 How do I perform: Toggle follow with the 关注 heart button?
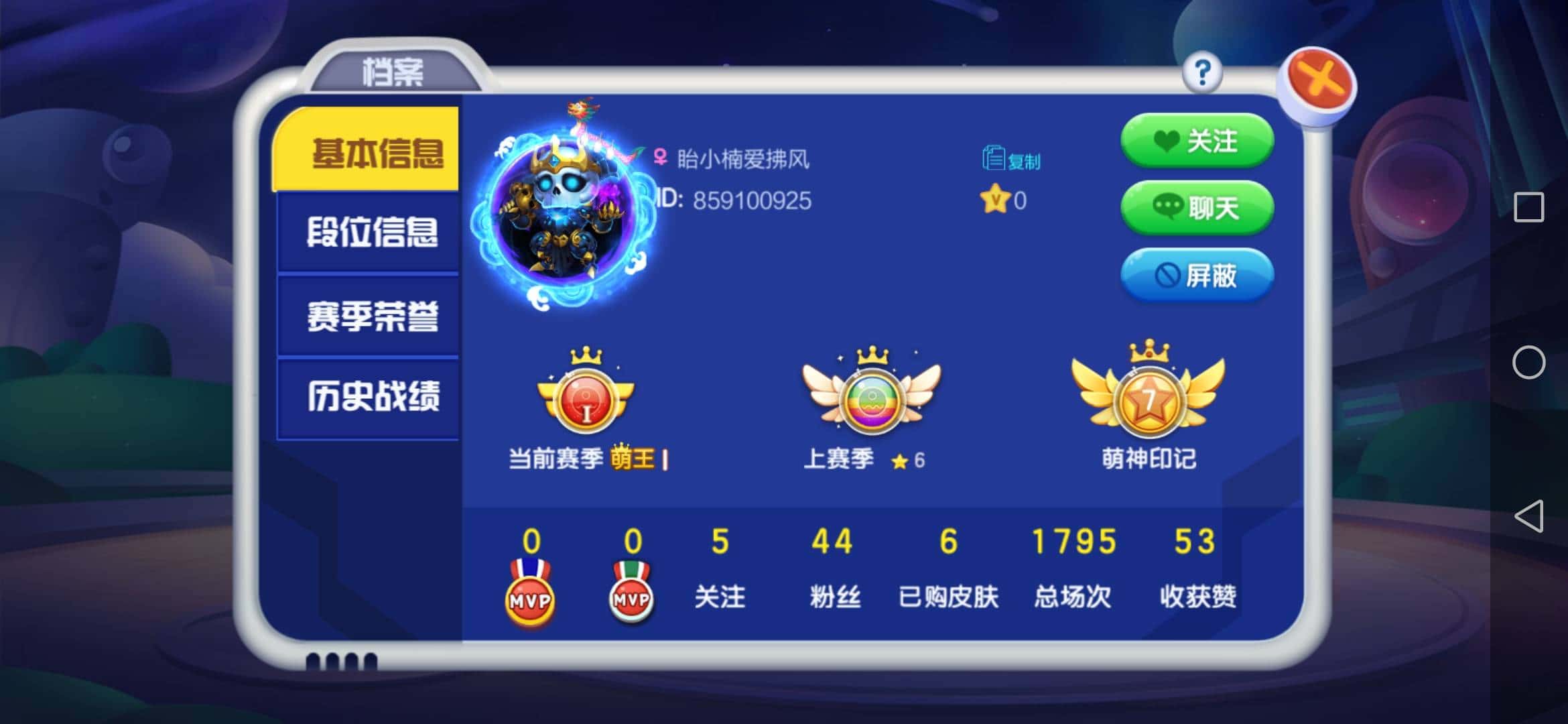coord(1196,141)
